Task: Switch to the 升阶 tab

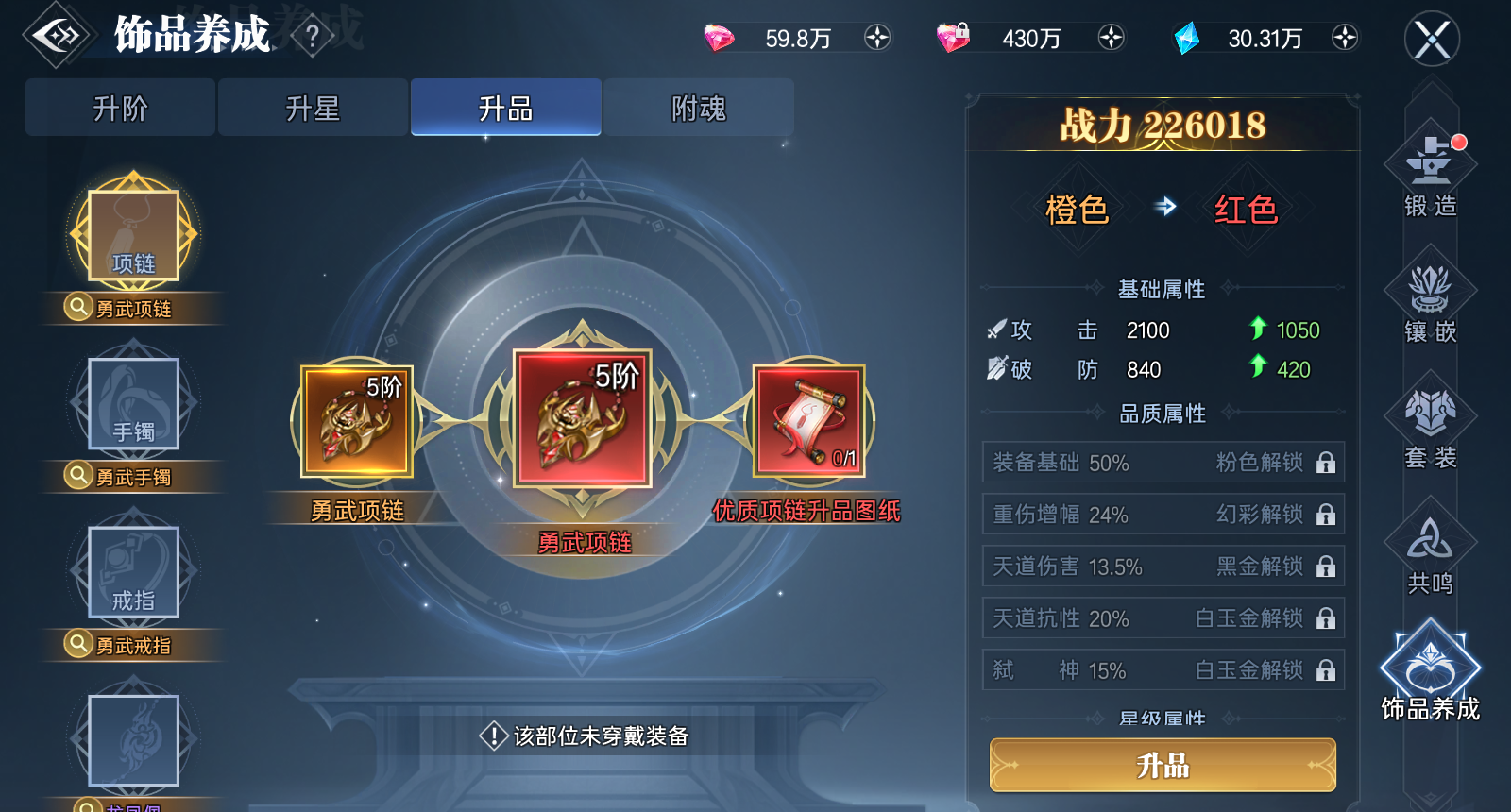Action: coord(119,107)
